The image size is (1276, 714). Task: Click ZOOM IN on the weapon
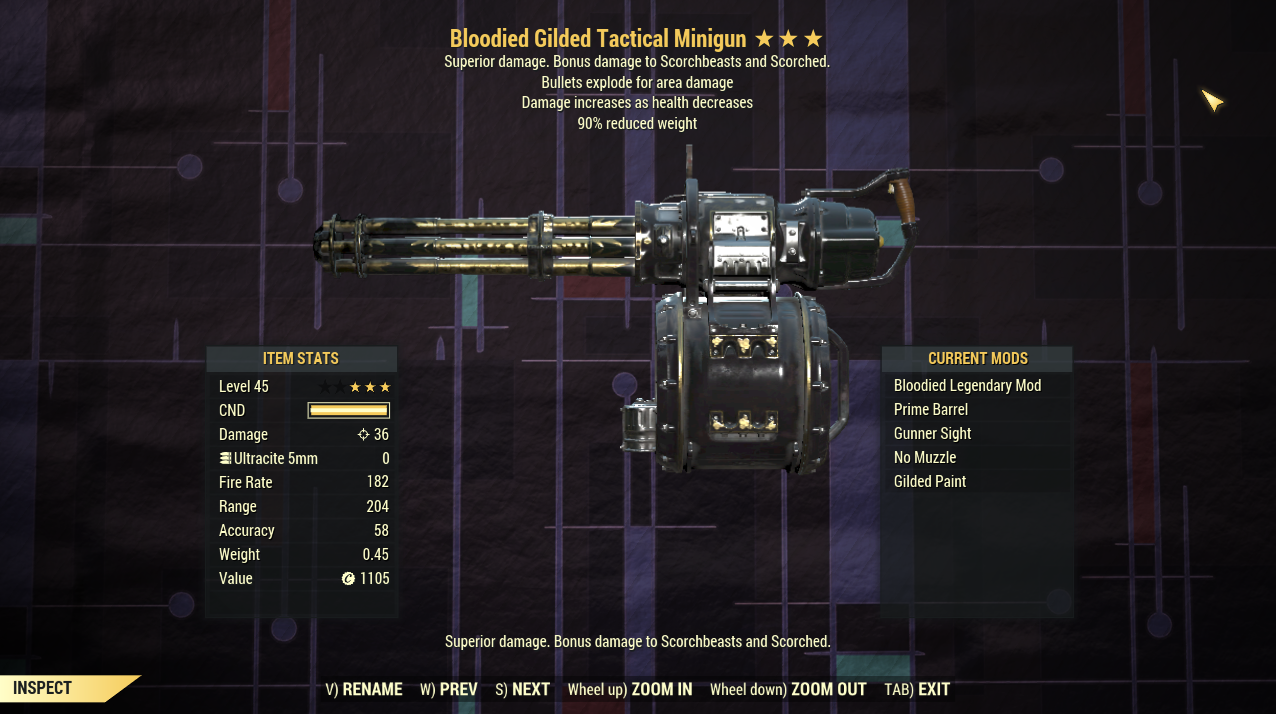tap(629, 689)
